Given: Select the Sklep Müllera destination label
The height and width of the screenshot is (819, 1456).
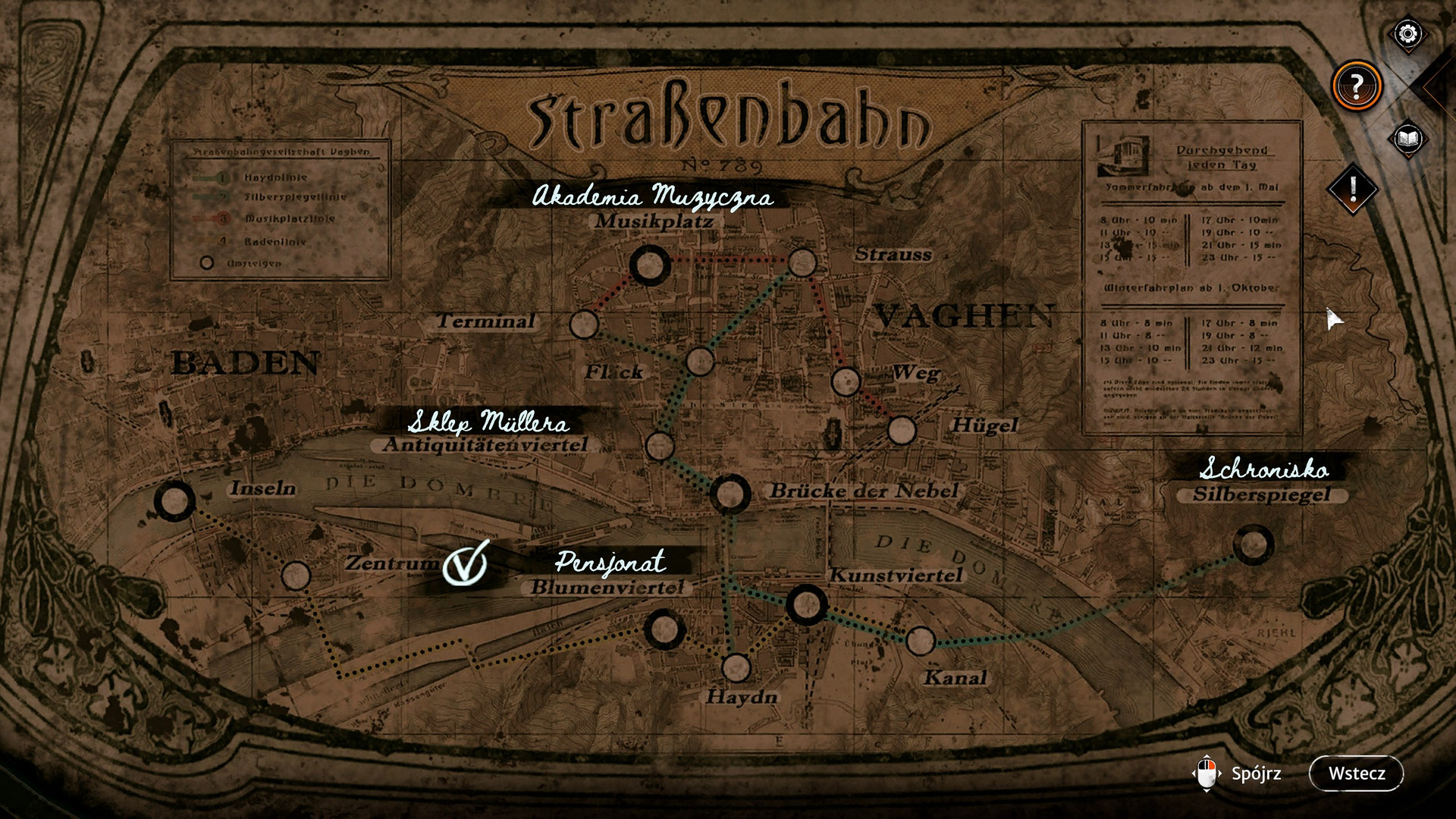Looking at the screenshot, I should (489, 423).
